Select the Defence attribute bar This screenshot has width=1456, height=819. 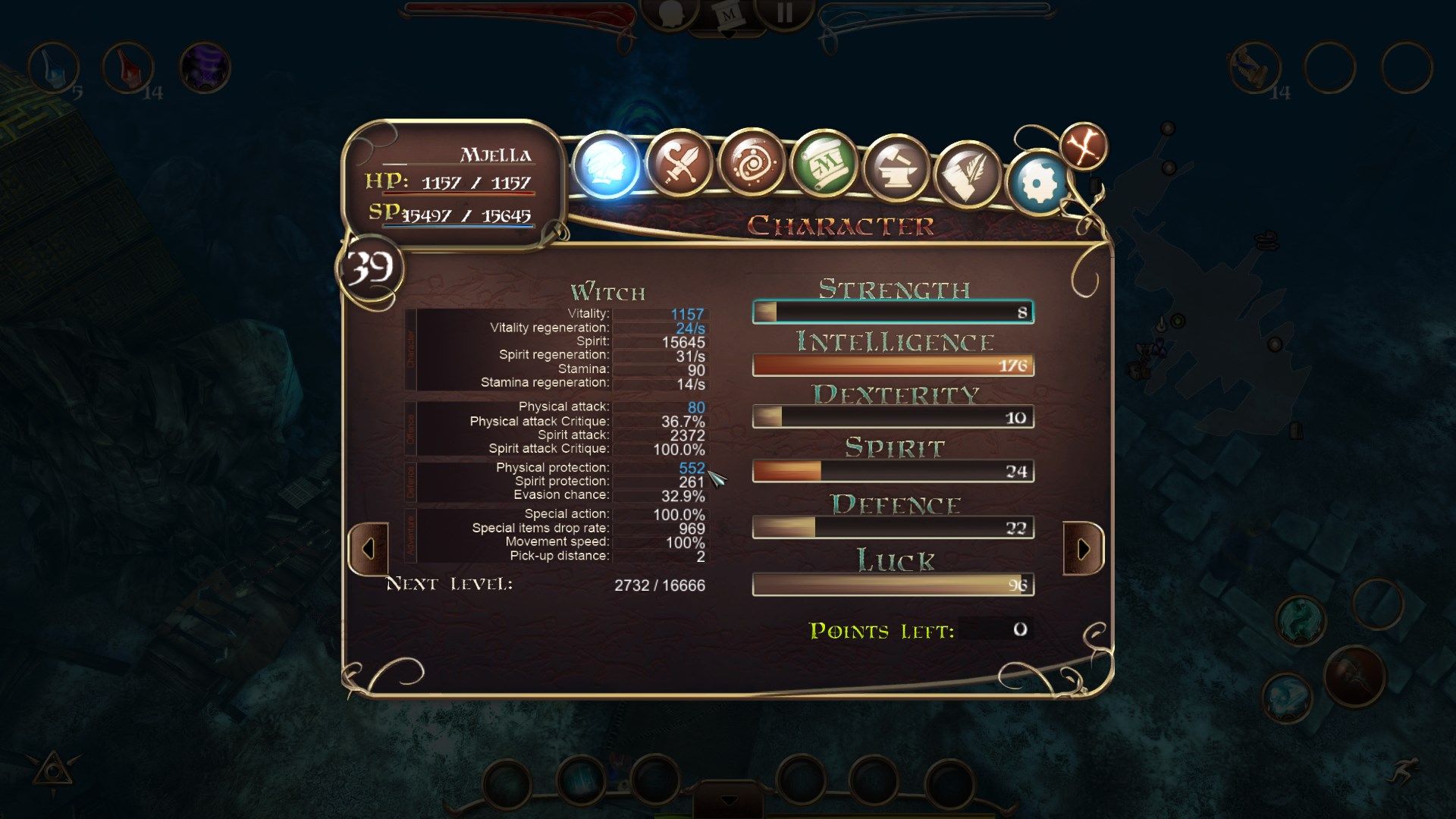[893, 528]
